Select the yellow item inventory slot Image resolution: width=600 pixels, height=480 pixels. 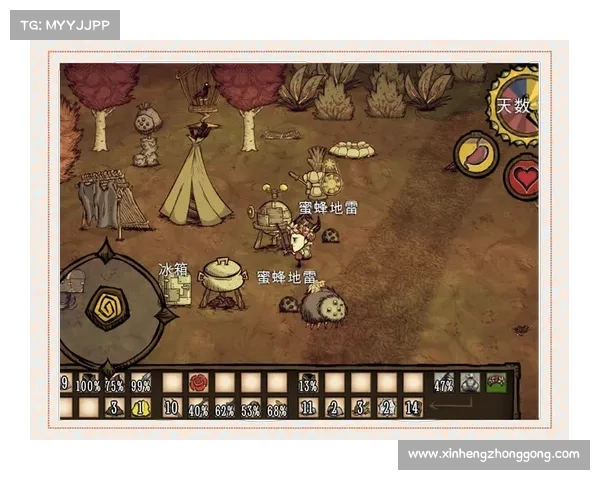click(x=141, y=407)
